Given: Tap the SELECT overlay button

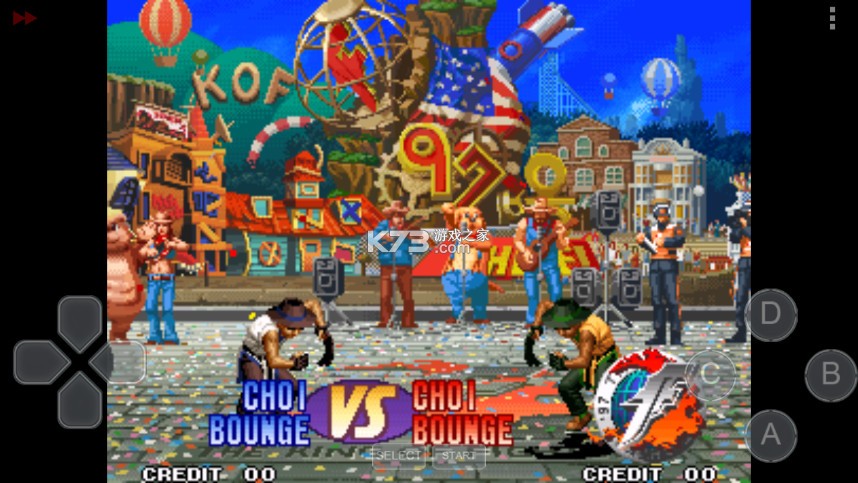Looking at the screenshot, I should (398, 456).
